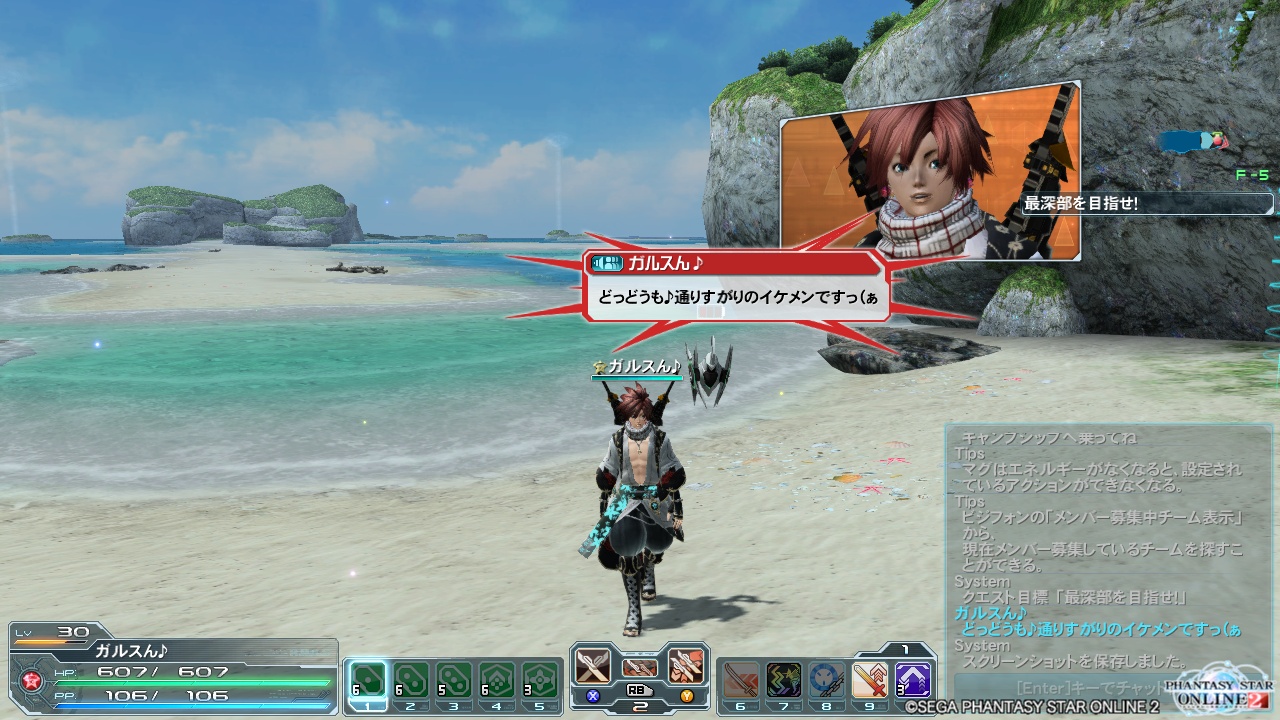Activate the sword boost skill in slot 9
Viewport: 1280px width, 720px height.
pyautogui.click(x=870, y=680)
